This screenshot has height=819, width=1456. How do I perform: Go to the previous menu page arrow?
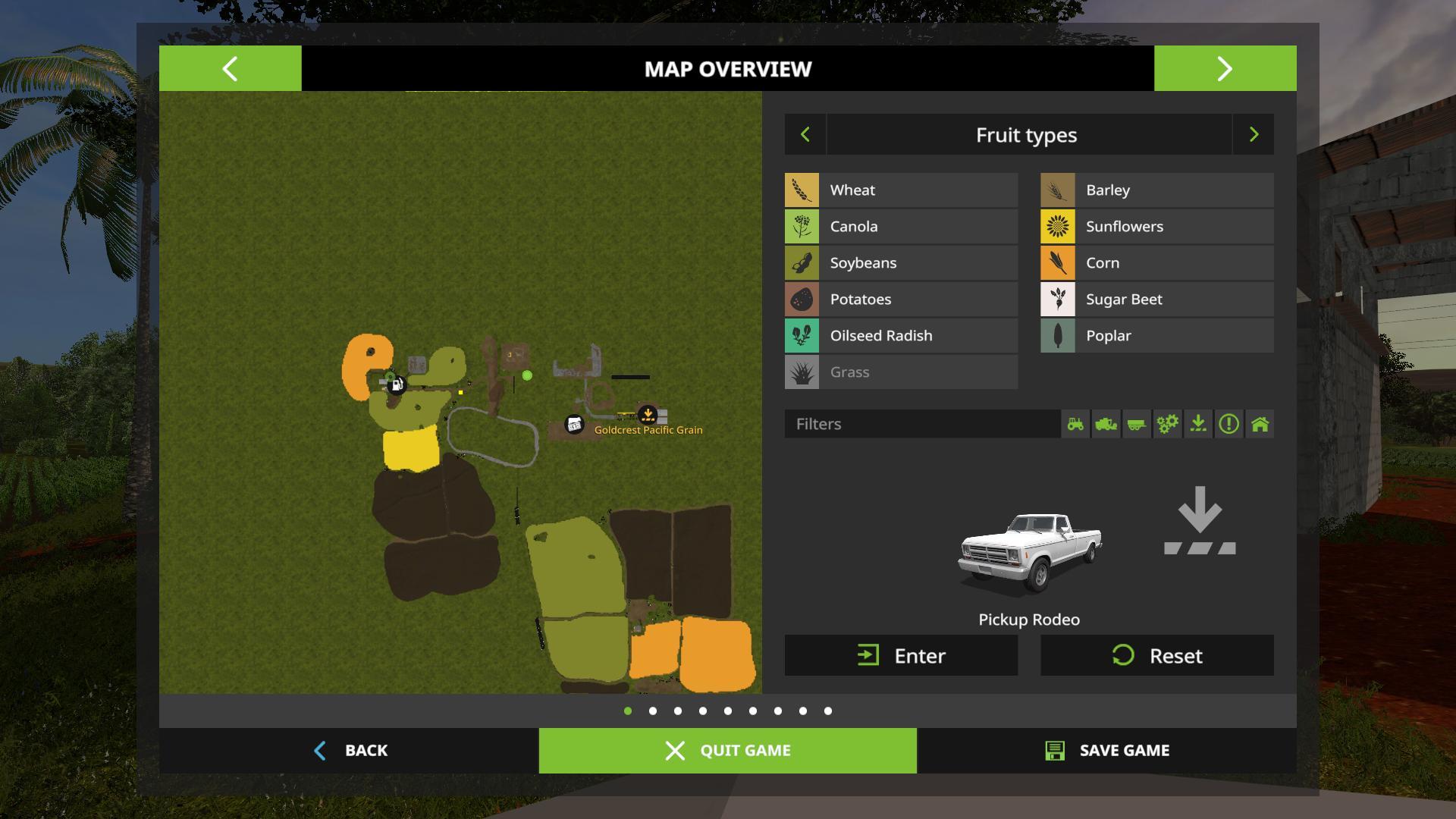[230, 69]
